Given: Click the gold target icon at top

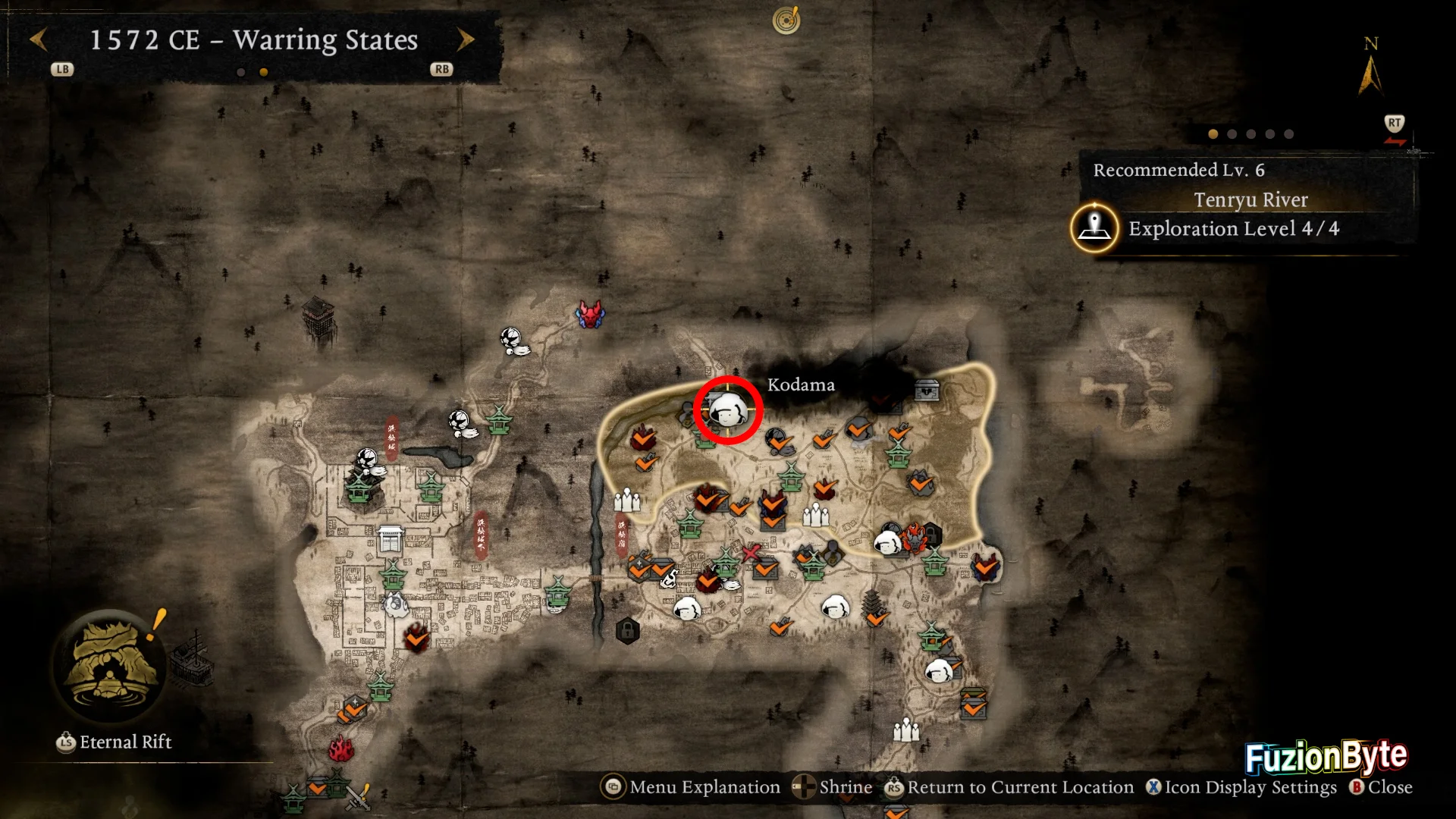Looking at the screenshot, I should [x=786, y=20].
